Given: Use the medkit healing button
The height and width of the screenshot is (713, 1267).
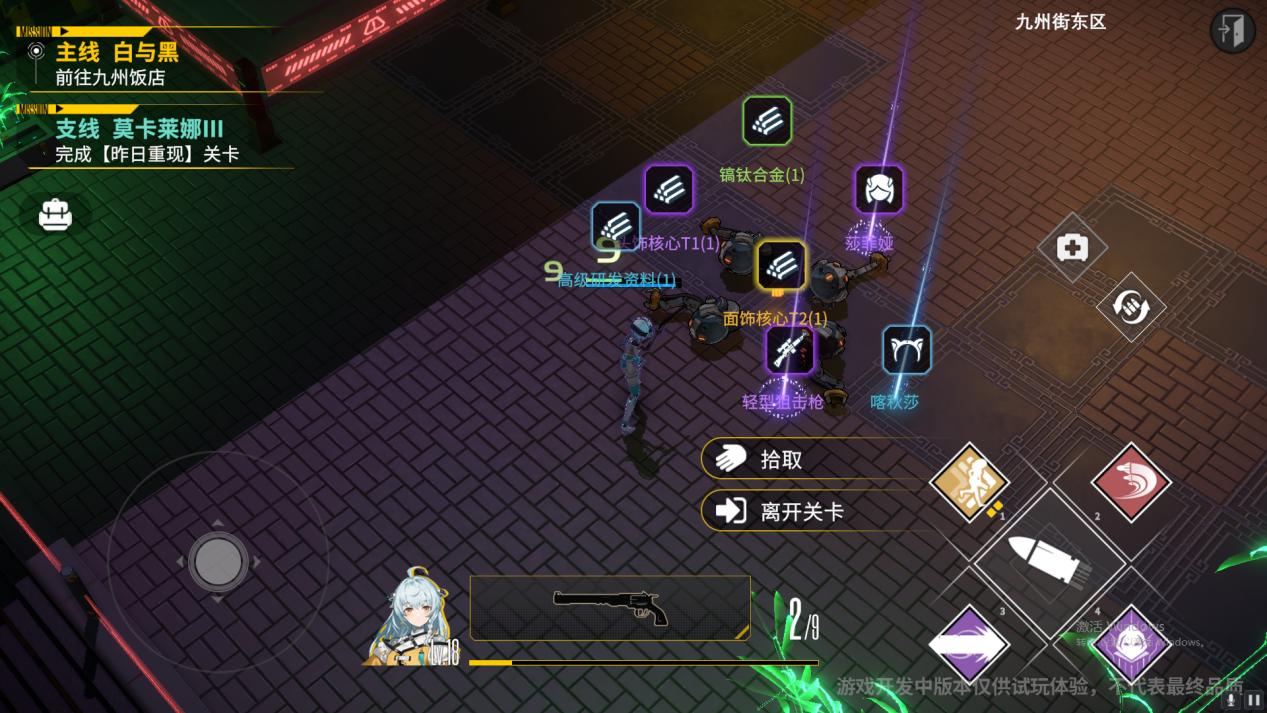Looking at the screenshot, I should click(x=1072, y=247).
